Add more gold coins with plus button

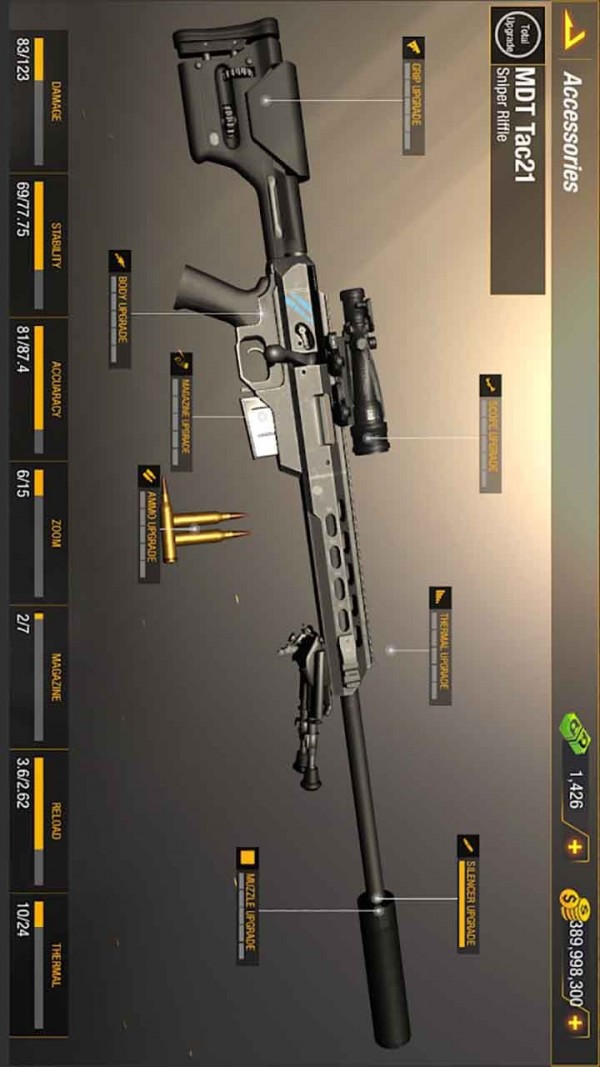click(x=574, y=1023)
